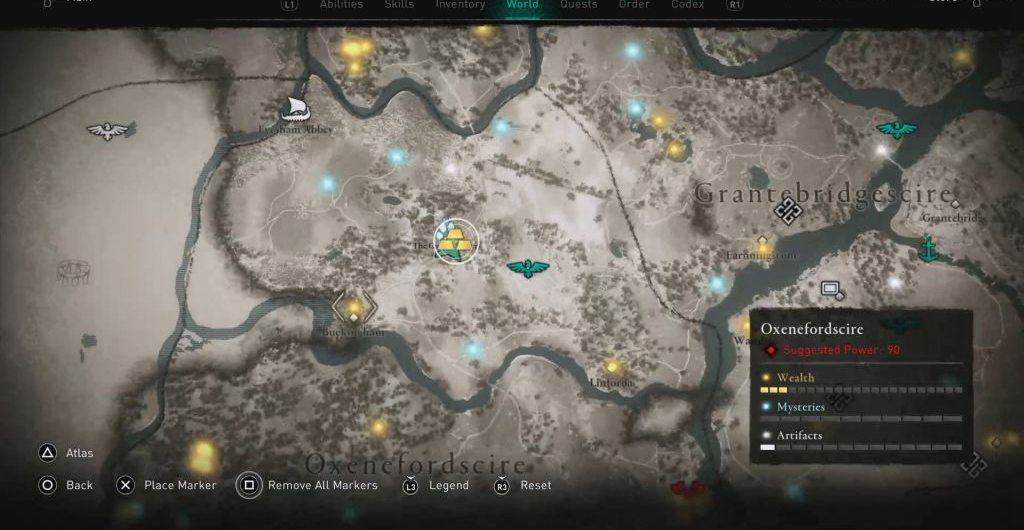Open the Quests tab
Viewport: 1024px width, 530px height.
[579, 5]
